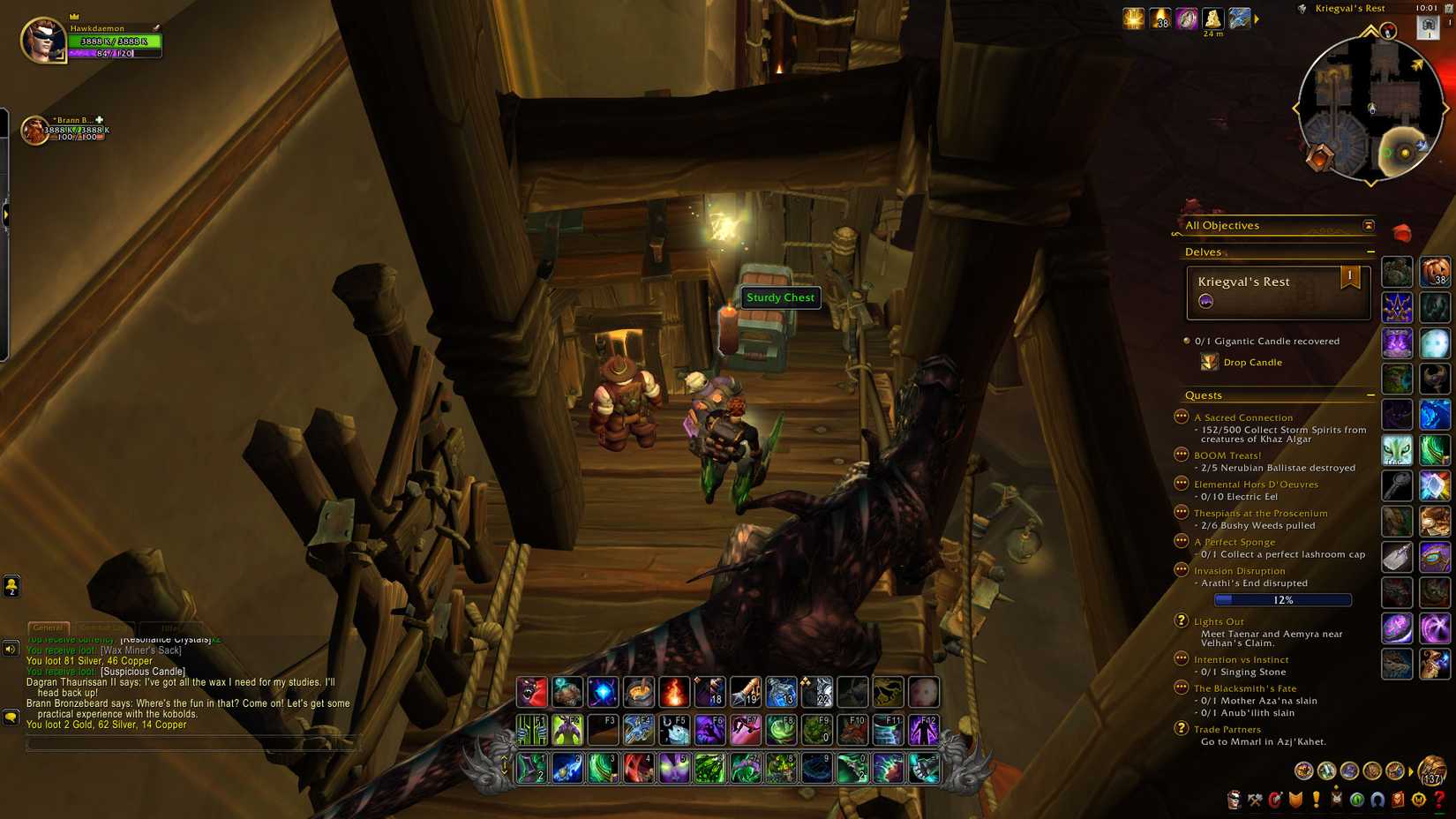Toggle the All Objectives tracker visibility

[x=1368, y=225]
